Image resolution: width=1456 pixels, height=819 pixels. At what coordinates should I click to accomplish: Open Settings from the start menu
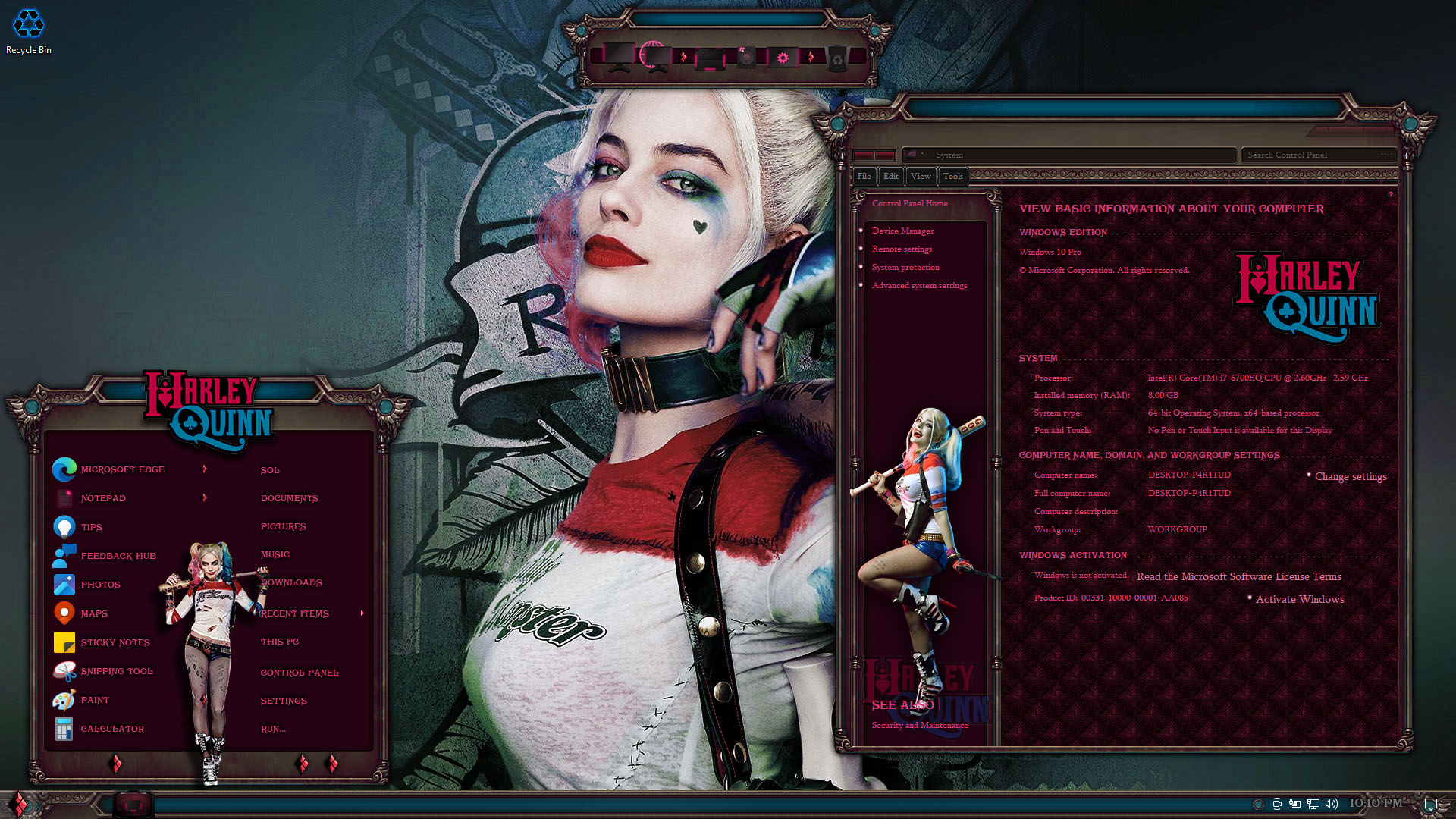(x=284, y=701)
